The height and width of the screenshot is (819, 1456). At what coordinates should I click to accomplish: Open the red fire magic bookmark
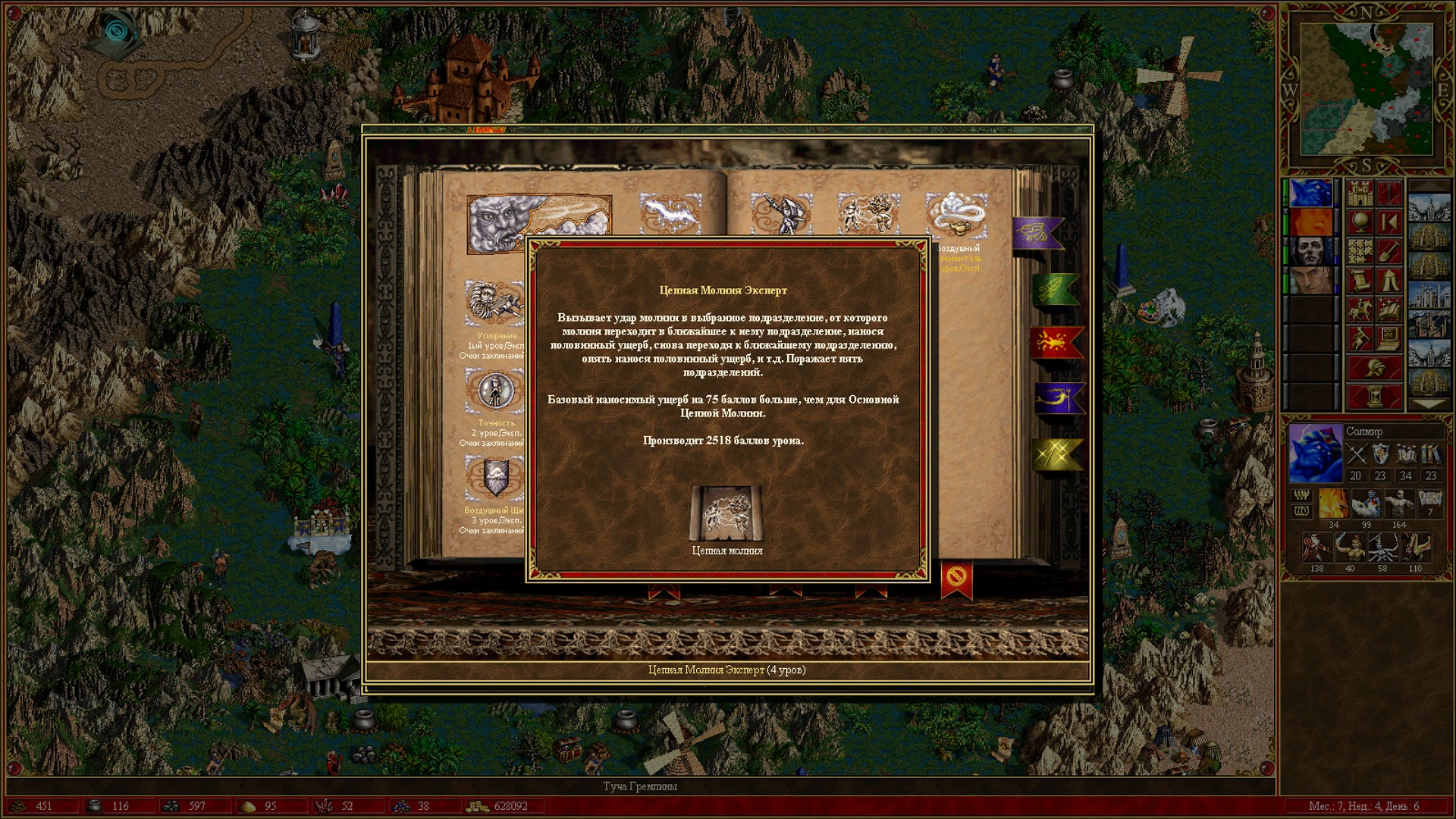1056,343
